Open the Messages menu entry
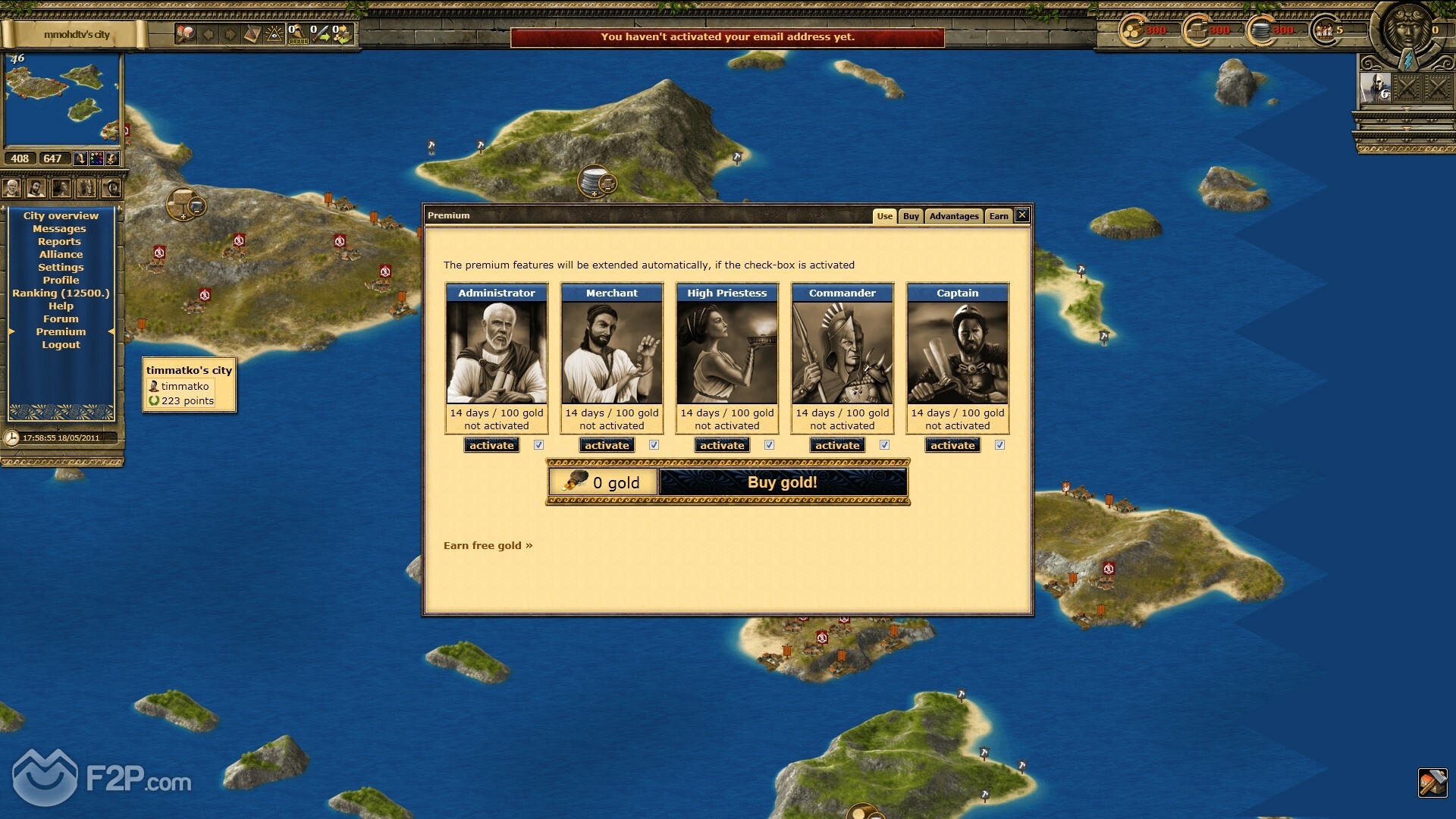The height and width of the screenshot is (819, 1456). point(59,229)
